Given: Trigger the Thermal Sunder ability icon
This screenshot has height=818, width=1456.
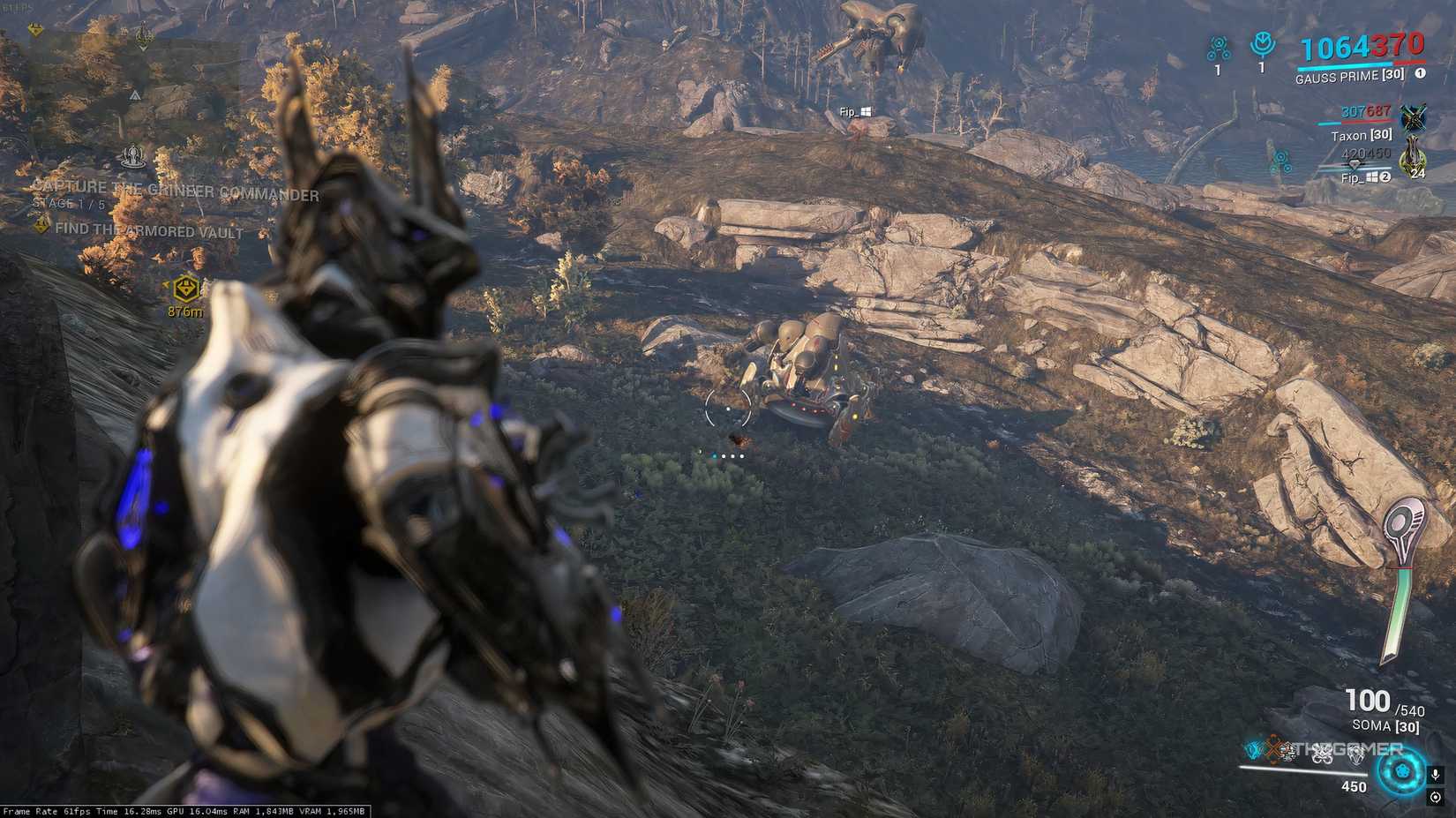Looking at the screenshot, I should tap(1324, 753).
